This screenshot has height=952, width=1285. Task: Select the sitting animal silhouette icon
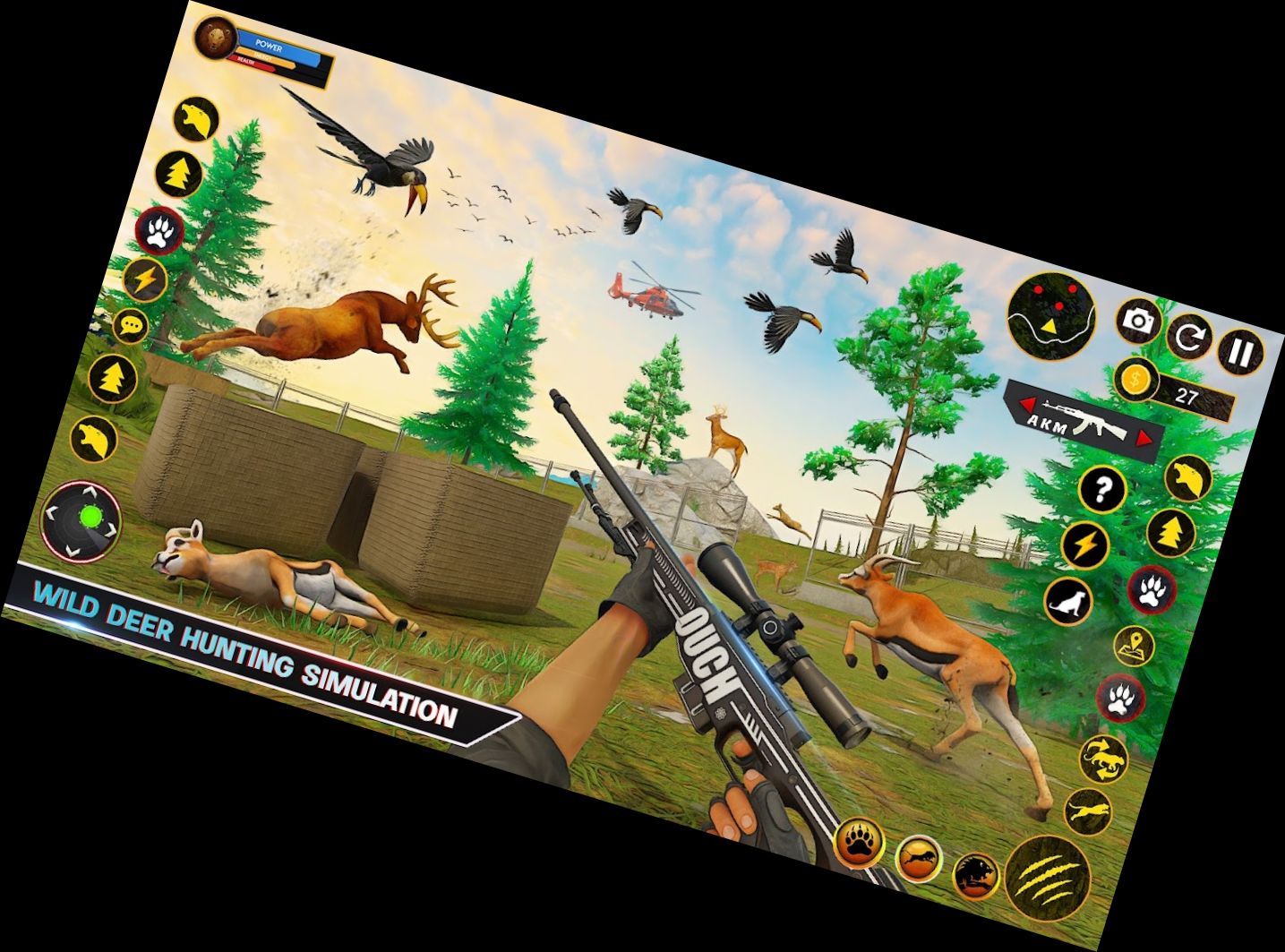(1067, 601)
